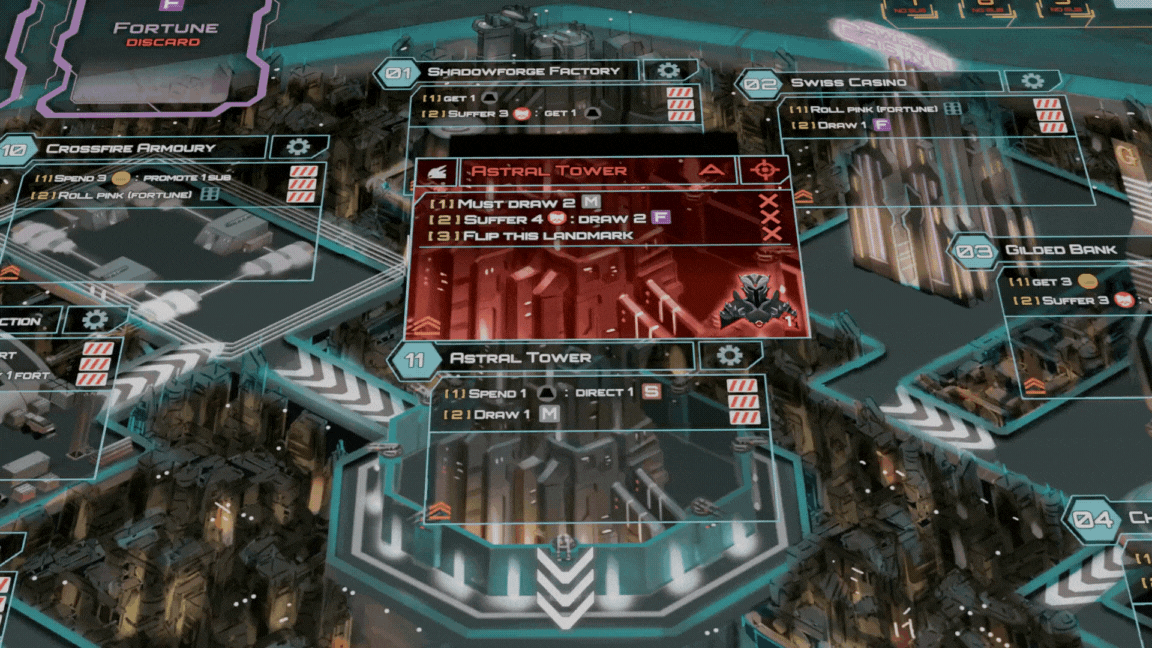Image resolution: width=1152 pixels, height=648 pixels.
Task: Expand the chevron on the red landmark card
Action: click(x=426, y=324)
